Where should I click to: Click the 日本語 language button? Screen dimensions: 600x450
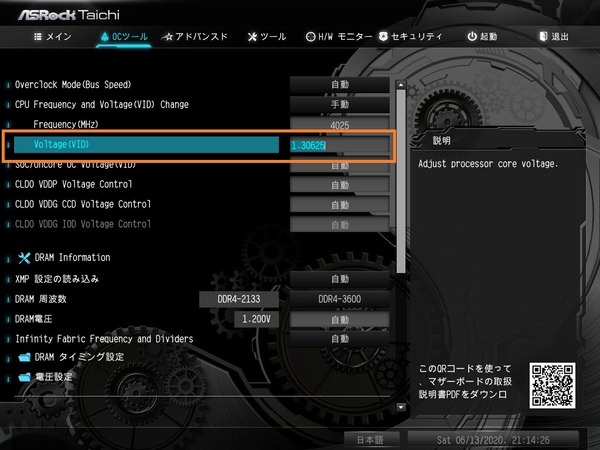coord(371,439)
